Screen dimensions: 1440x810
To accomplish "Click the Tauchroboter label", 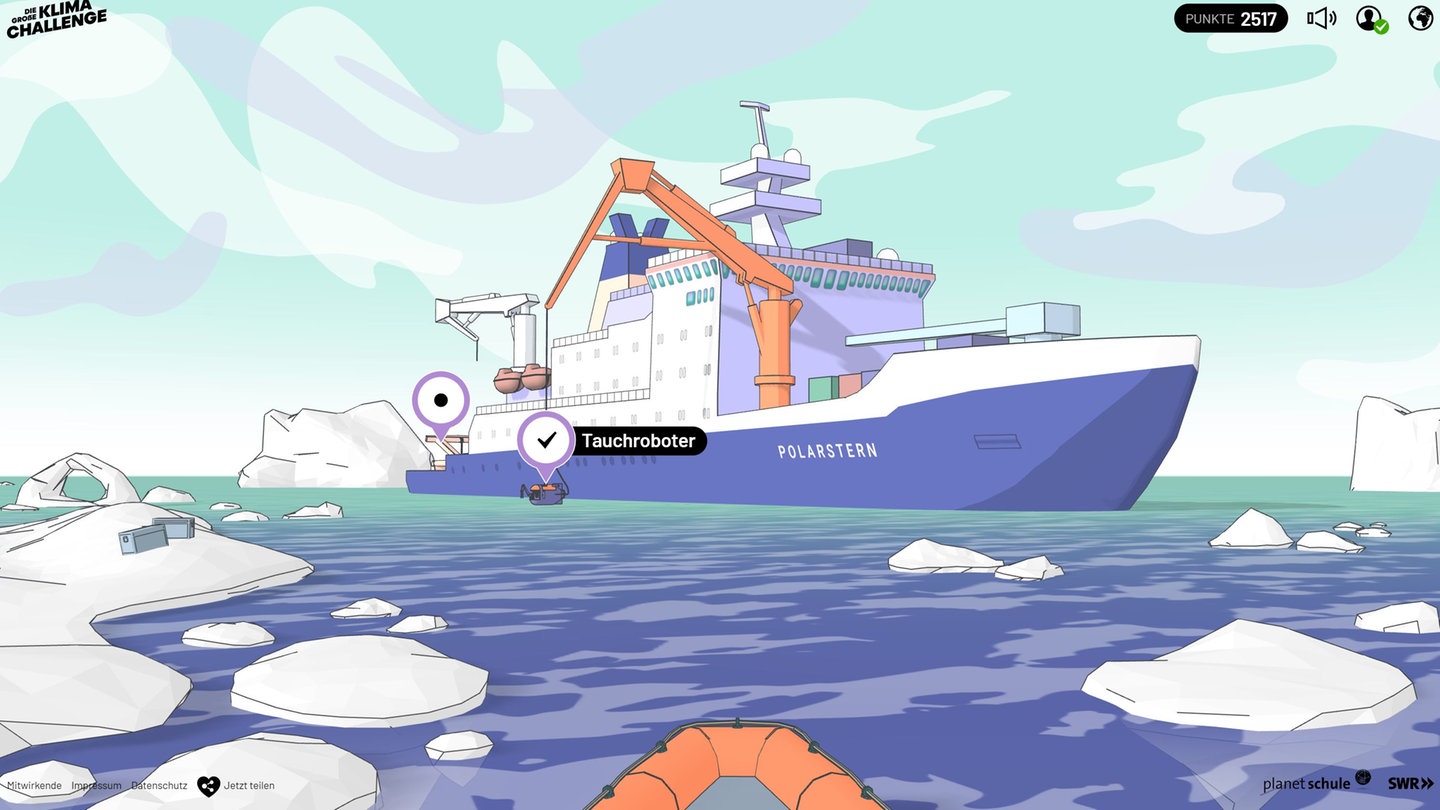I will click(638, 441).
